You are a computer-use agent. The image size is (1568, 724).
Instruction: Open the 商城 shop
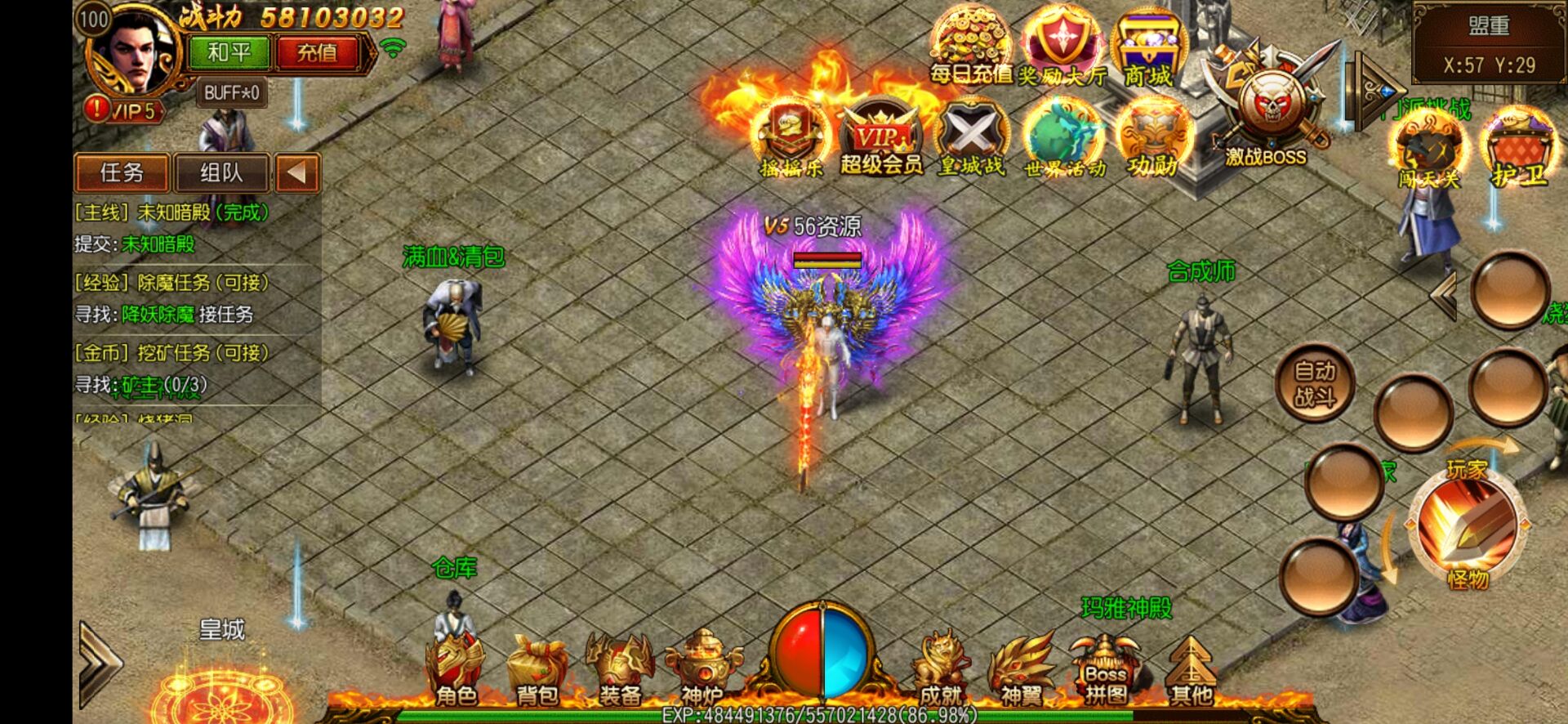point(1148,49)
